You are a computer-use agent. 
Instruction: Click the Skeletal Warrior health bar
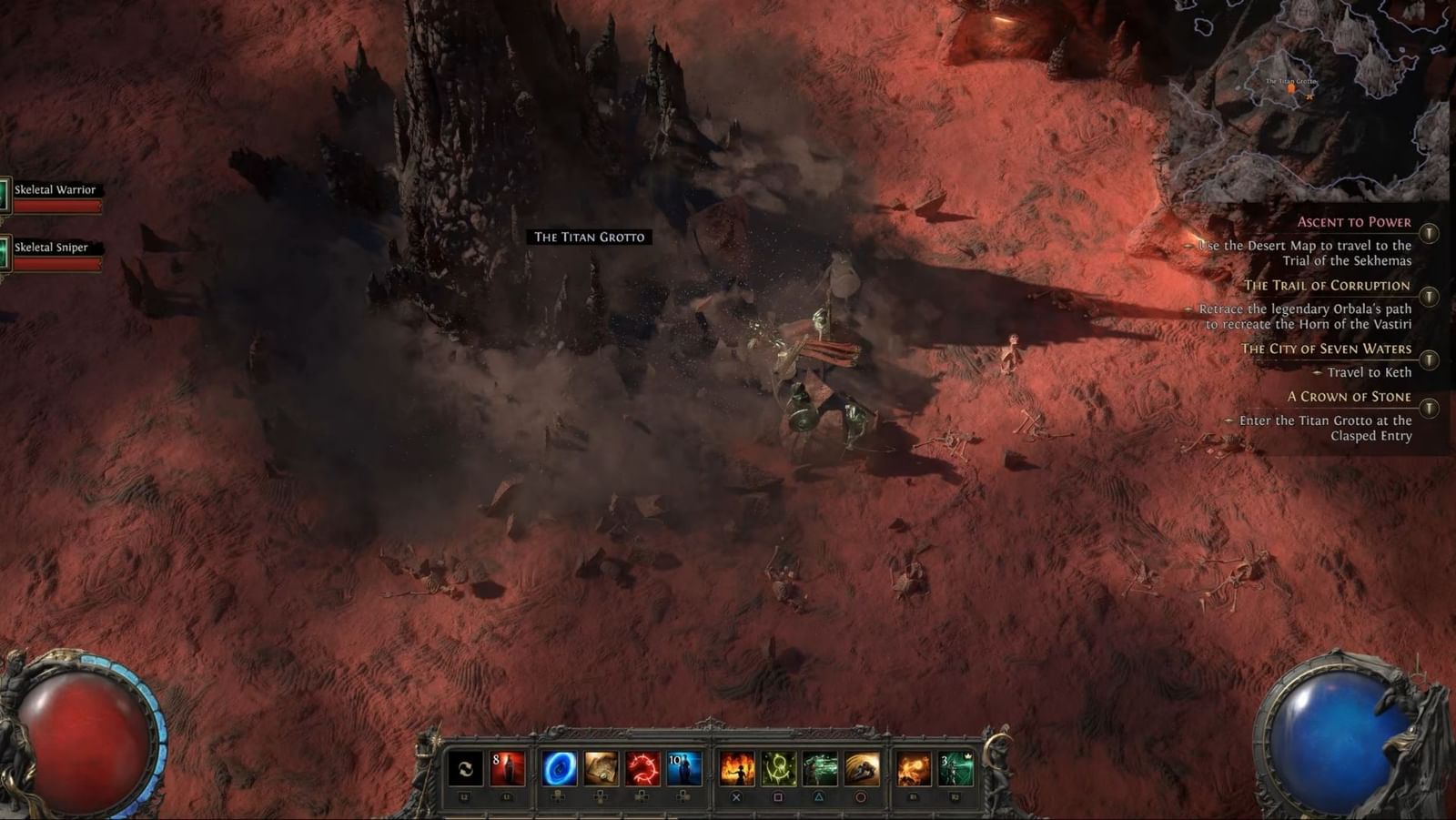(59, 207)
